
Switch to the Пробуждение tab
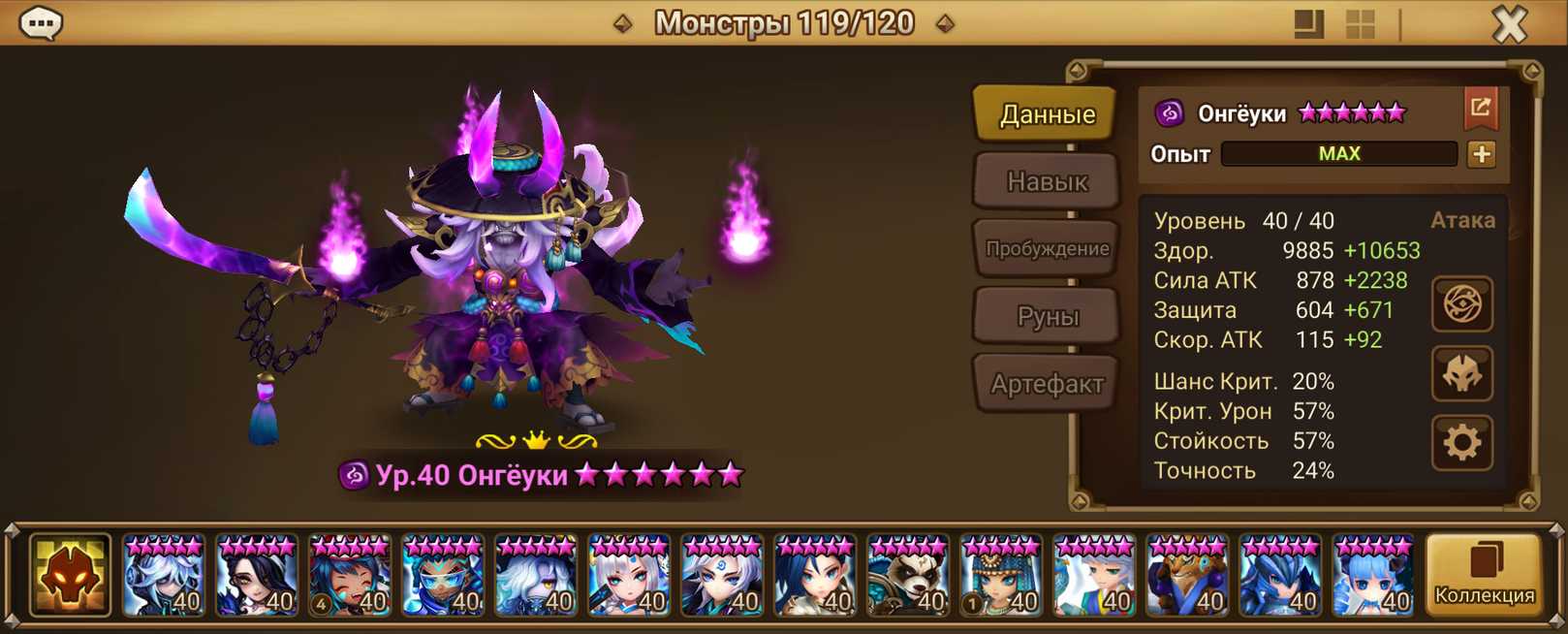1047,249
